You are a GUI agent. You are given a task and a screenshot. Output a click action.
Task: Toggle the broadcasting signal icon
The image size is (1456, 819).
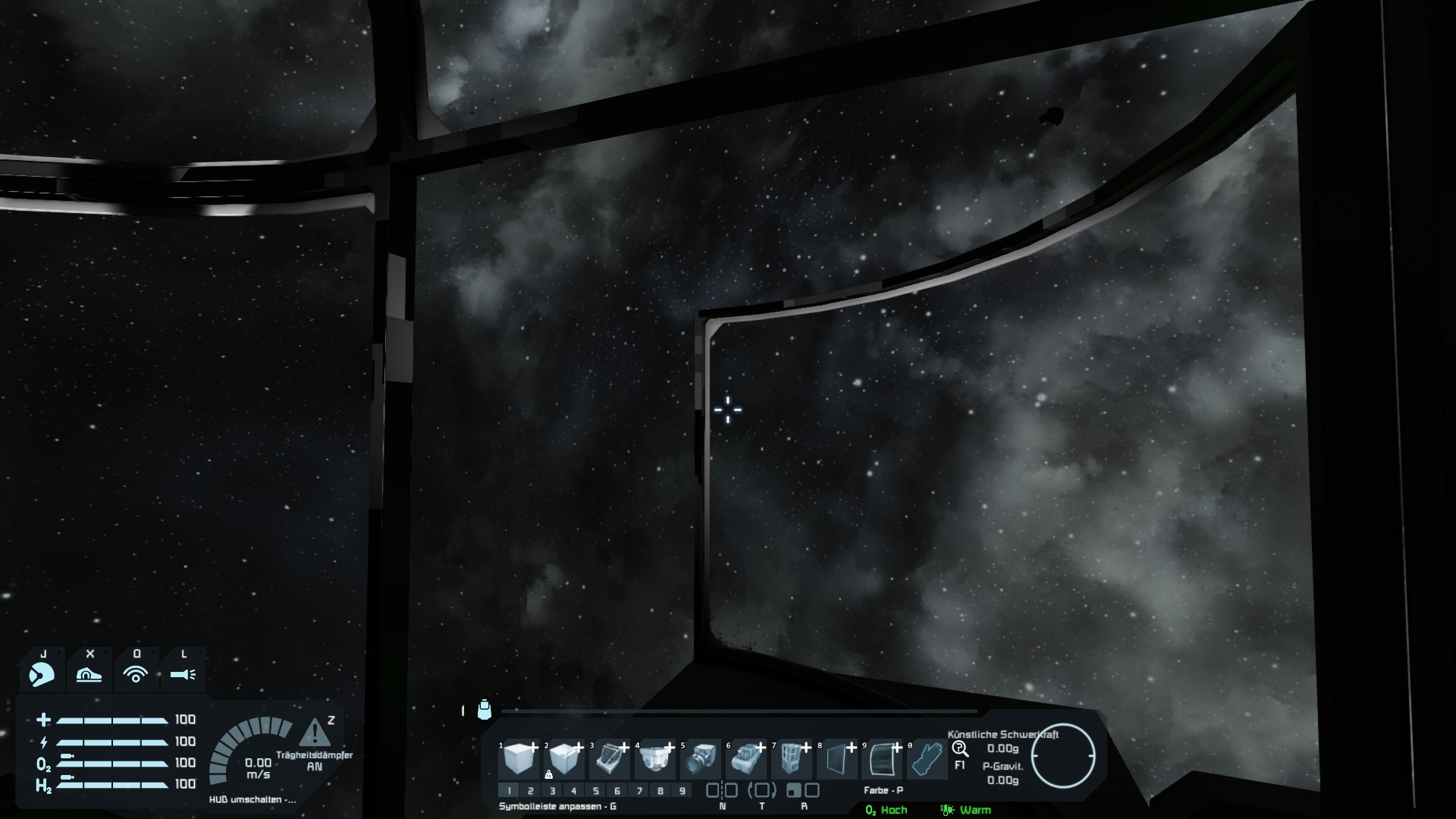[x=136, y=673]
